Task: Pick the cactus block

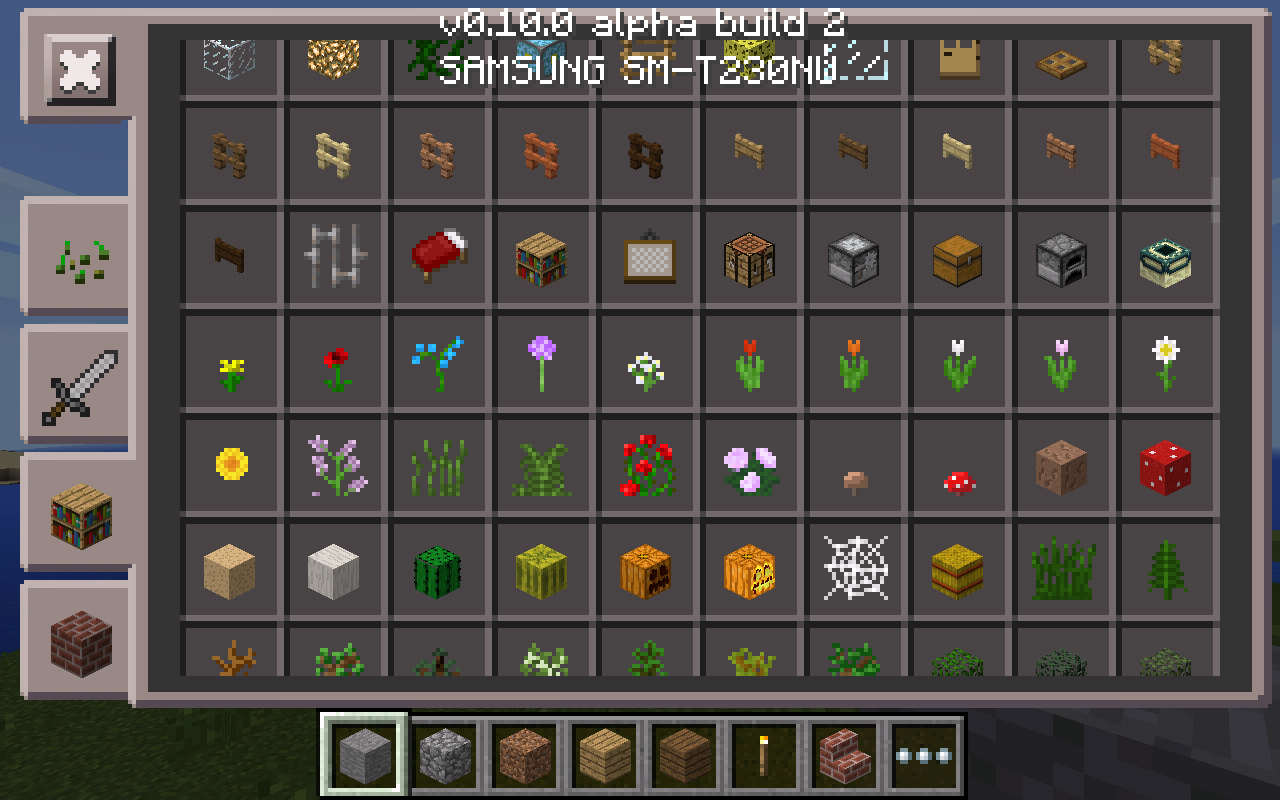Action: (x=439, y=570)
